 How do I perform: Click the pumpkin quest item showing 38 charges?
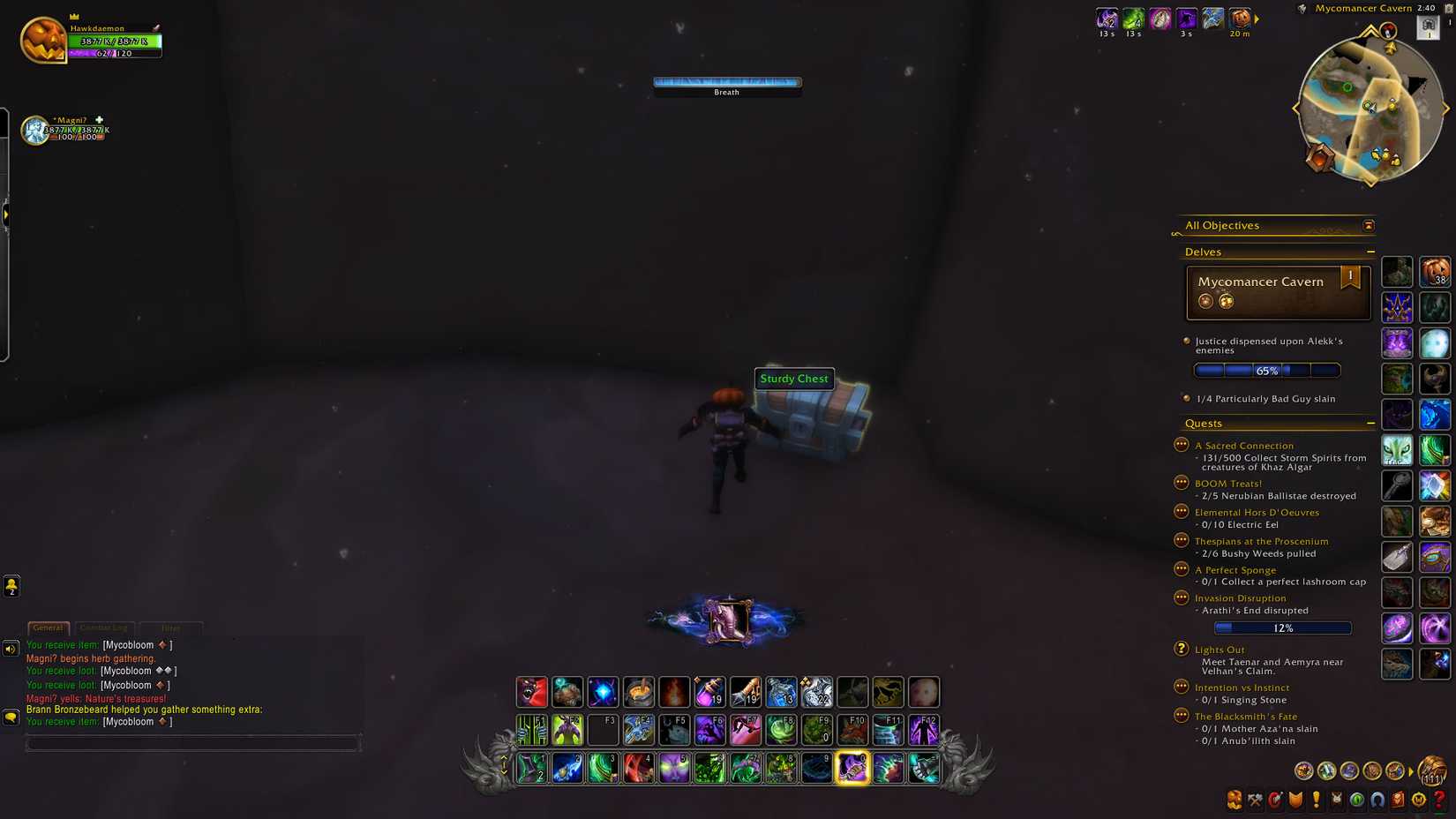coord(1434,272)
